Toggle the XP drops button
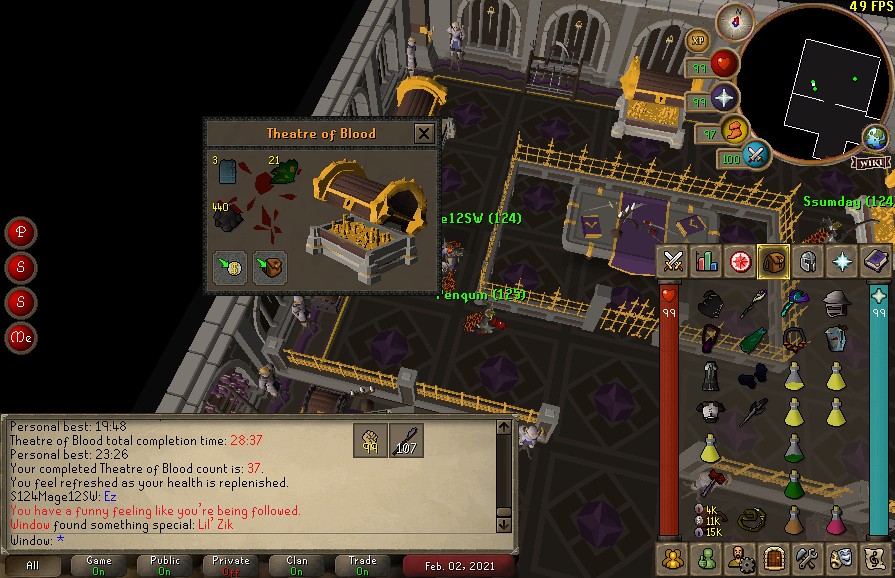Image resolution: width=895 pixels, height=578 pixels. click(698, 42)
